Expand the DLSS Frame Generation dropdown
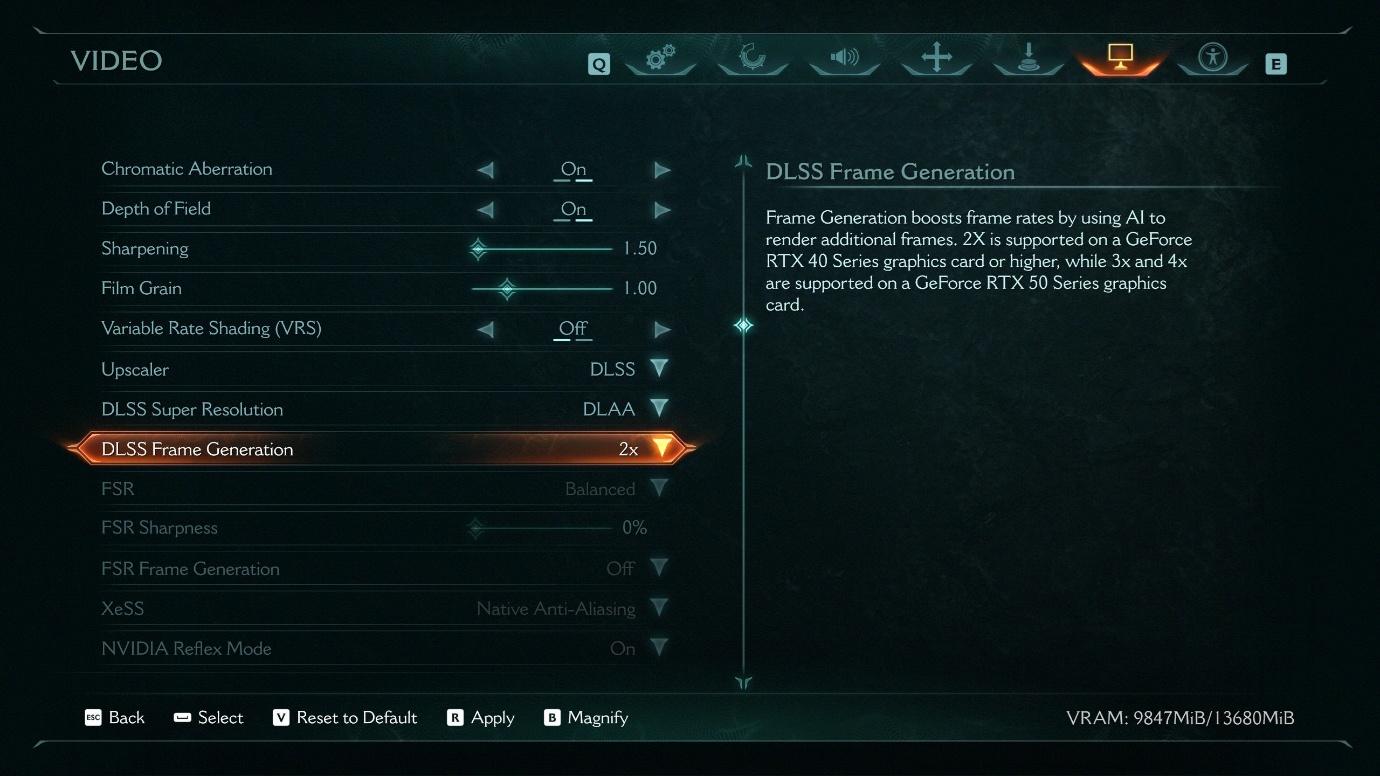Viewport: 1380px width, 776px height. coord(661,449)
